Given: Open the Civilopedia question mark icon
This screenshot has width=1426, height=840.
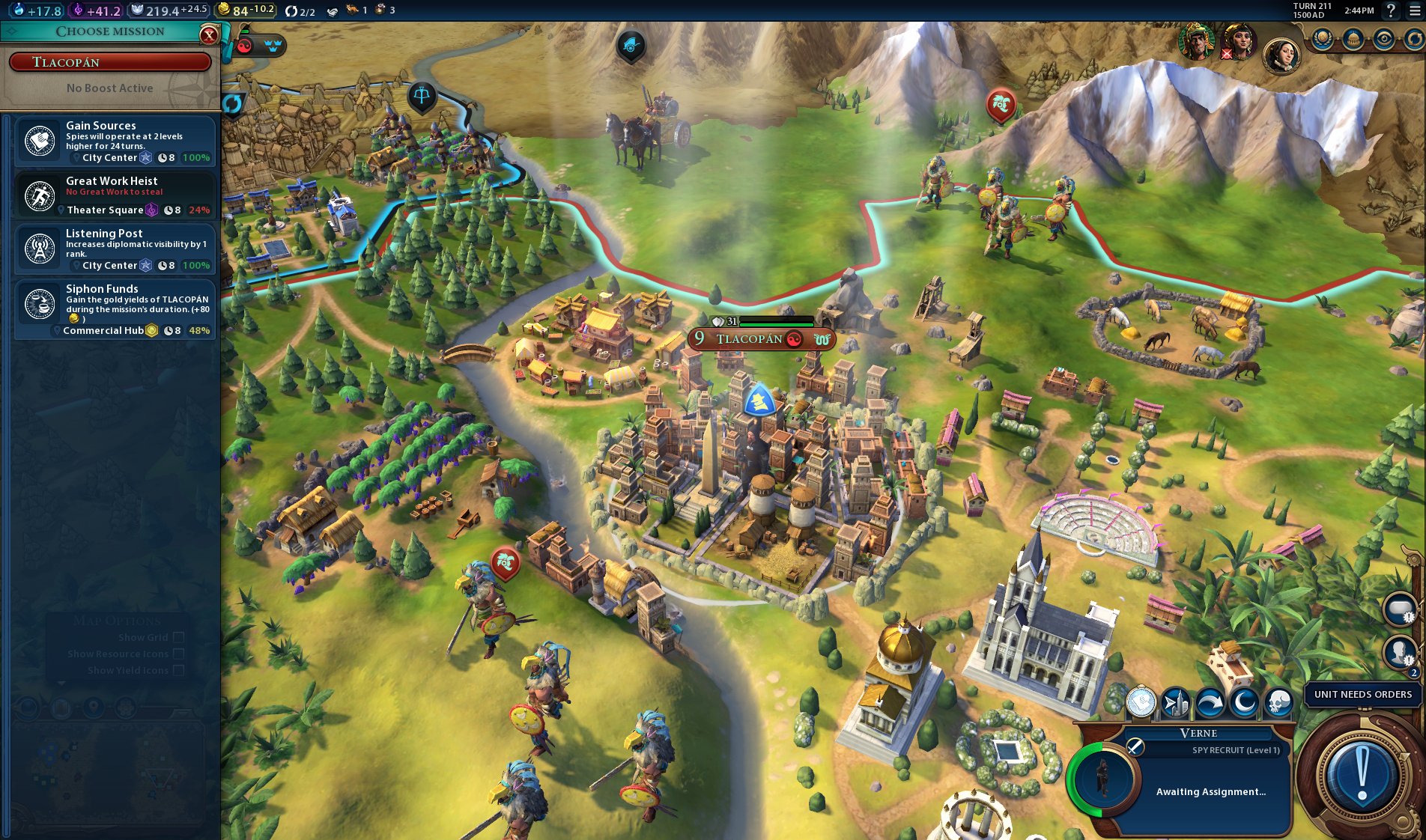Looking at the screenshot, I should pos(1391,10).
